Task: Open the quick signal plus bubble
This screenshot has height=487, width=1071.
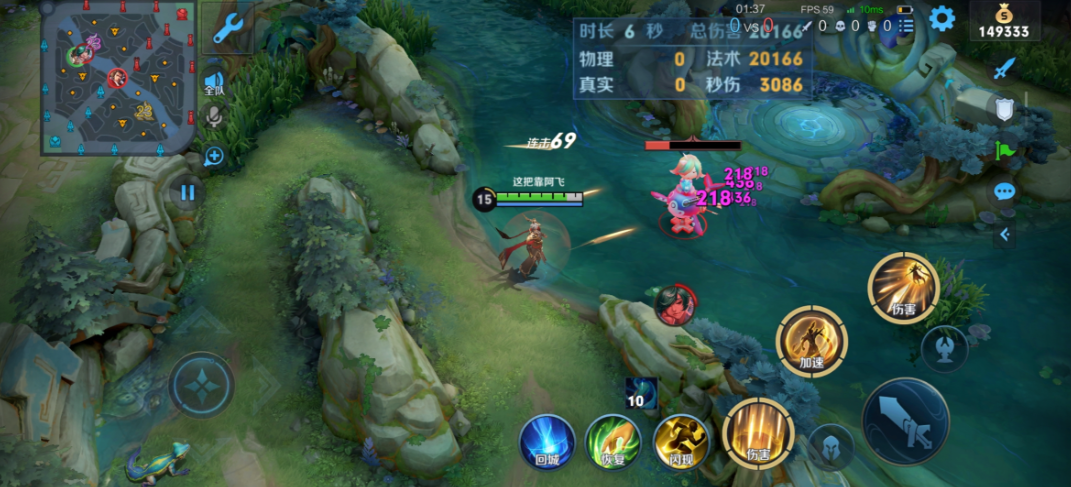Action: (x=213, y=156)
